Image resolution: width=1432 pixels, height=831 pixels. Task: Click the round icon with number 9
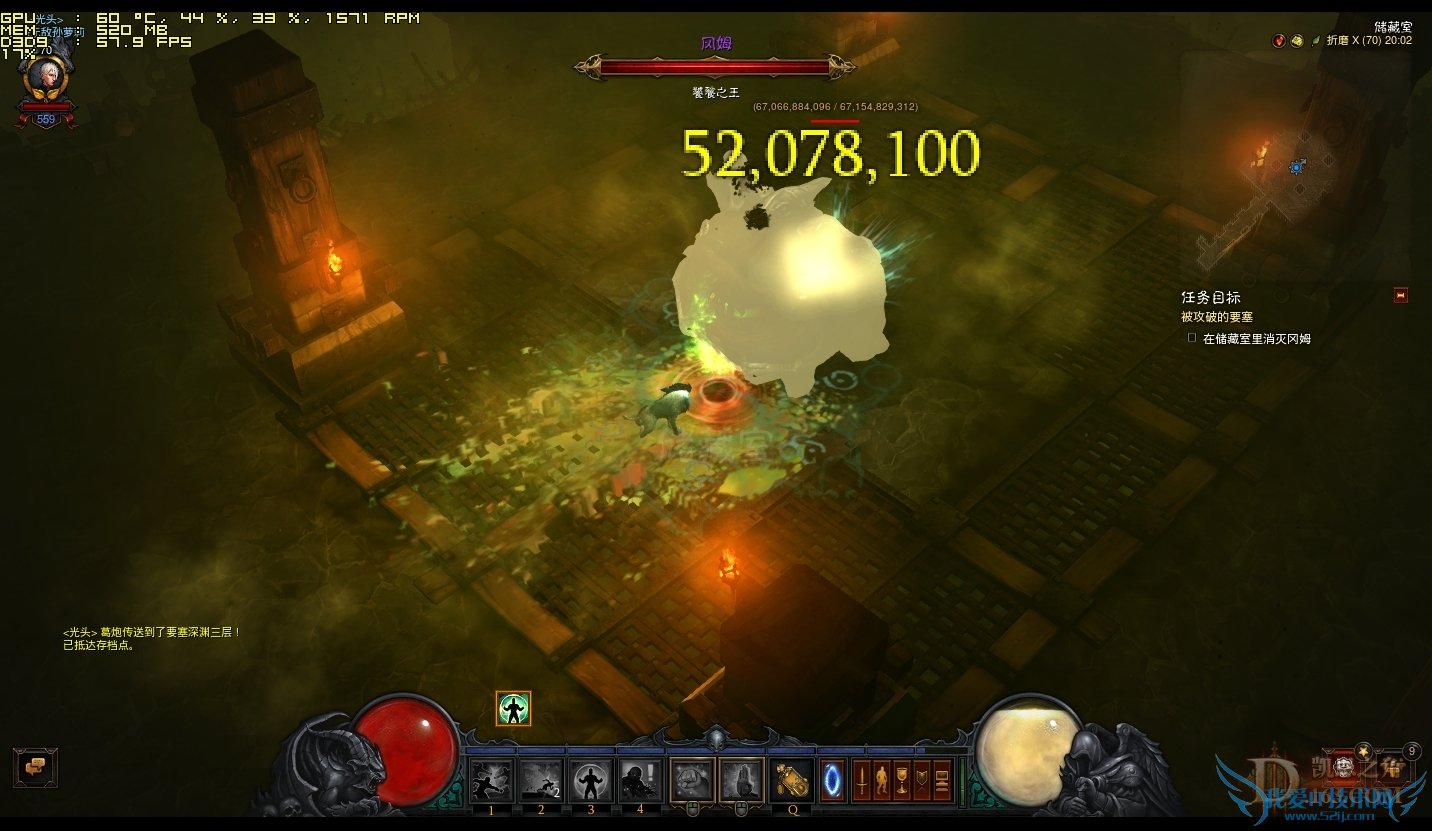pyautogui.click(x=1412, y=751)
